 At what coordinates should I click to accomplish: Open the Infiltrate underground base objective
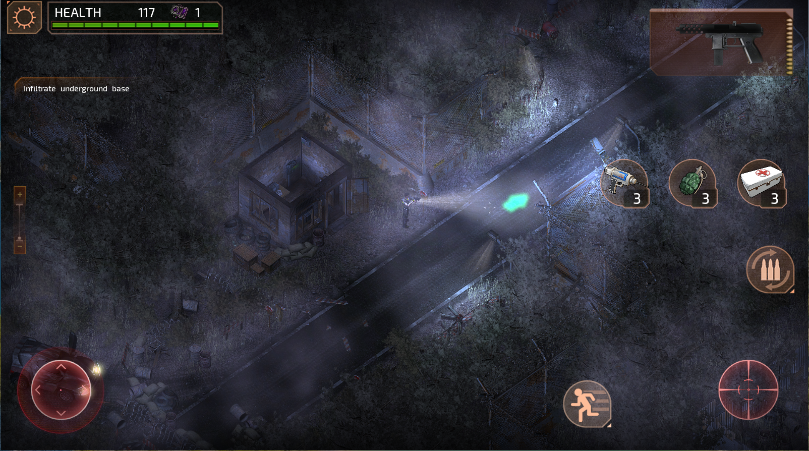pos(76,88)
